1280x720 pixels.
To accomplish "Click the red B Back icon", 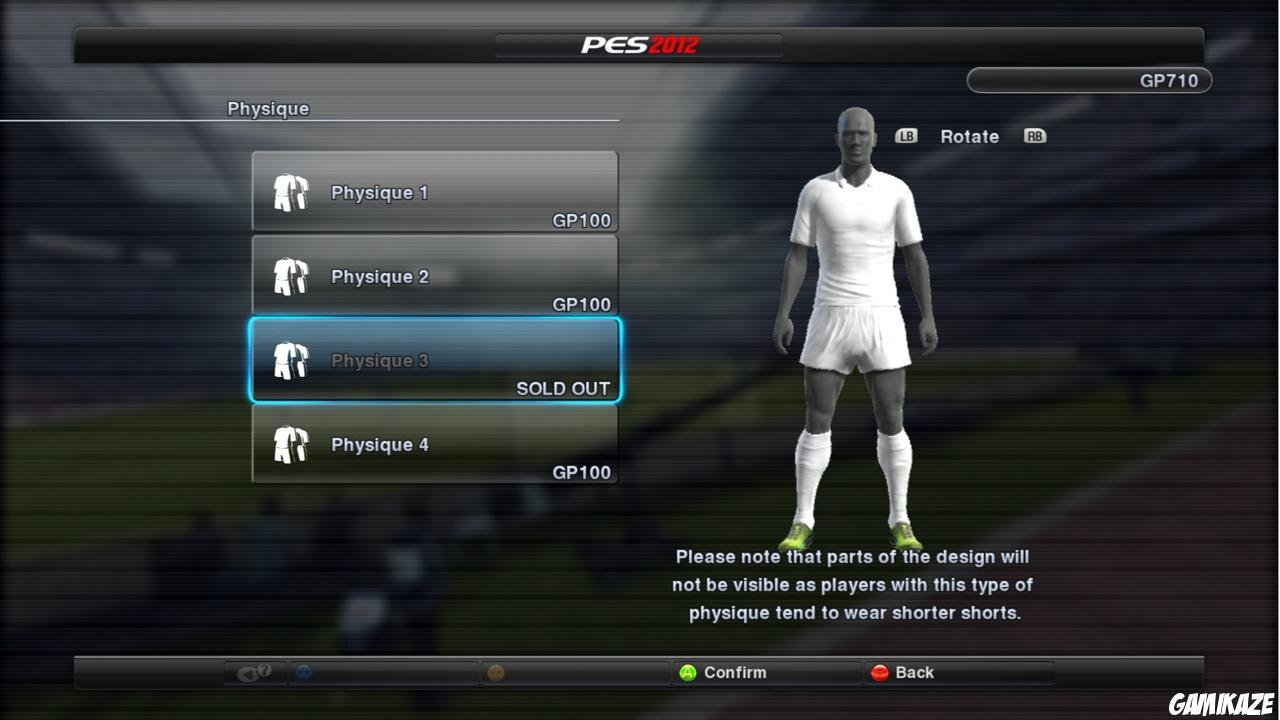I will click(x=878, y=672).
